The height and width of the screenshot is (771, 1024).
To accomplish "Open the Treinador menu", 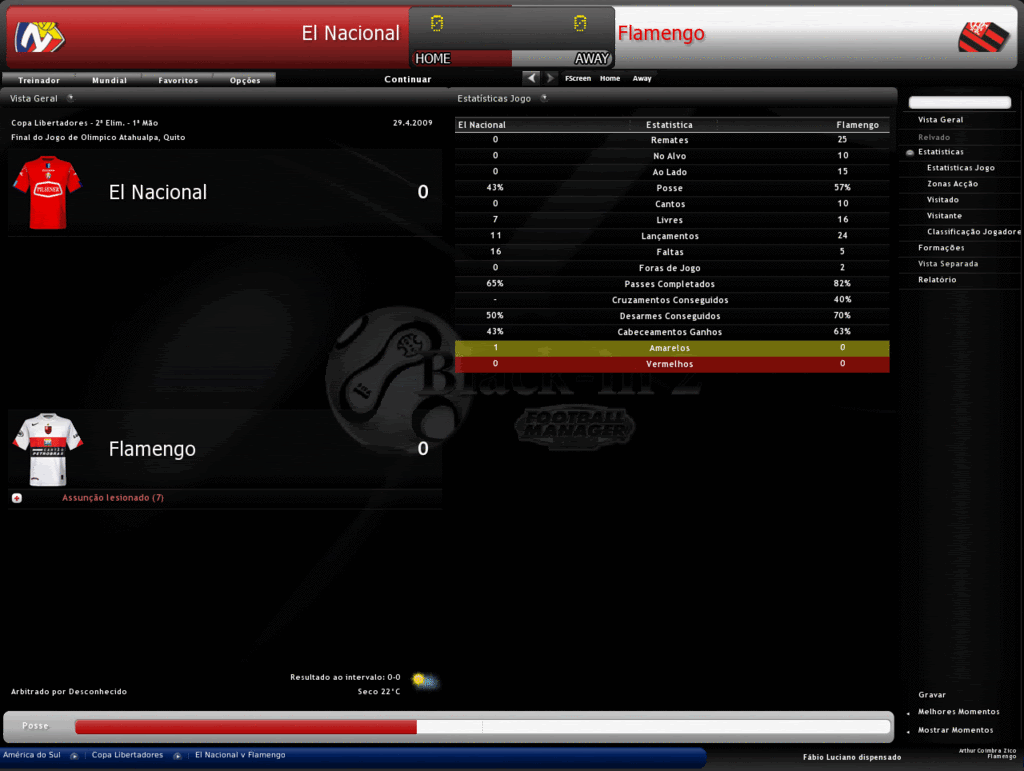I will (x=39, y=80).
